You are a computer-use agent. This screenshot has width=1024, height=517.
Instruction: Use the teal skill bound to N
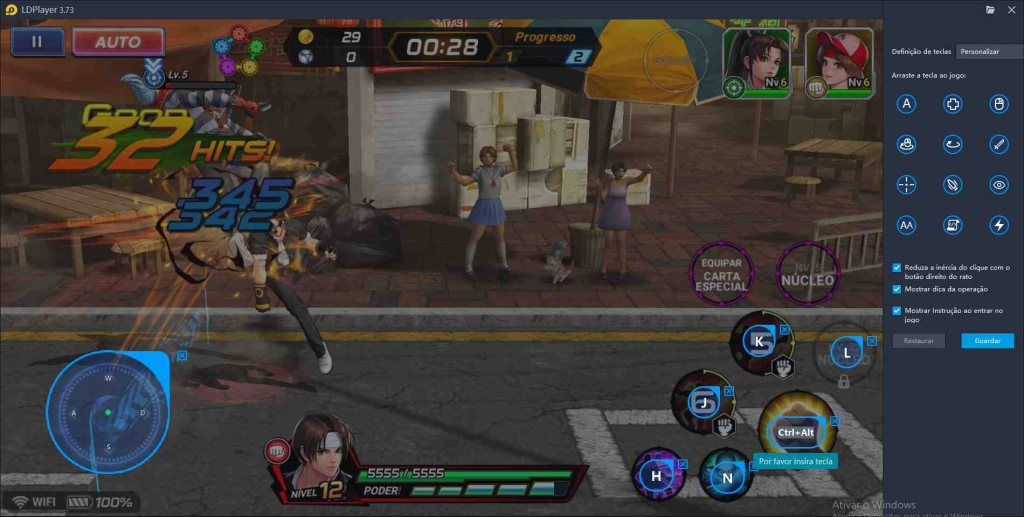[727, 477]
